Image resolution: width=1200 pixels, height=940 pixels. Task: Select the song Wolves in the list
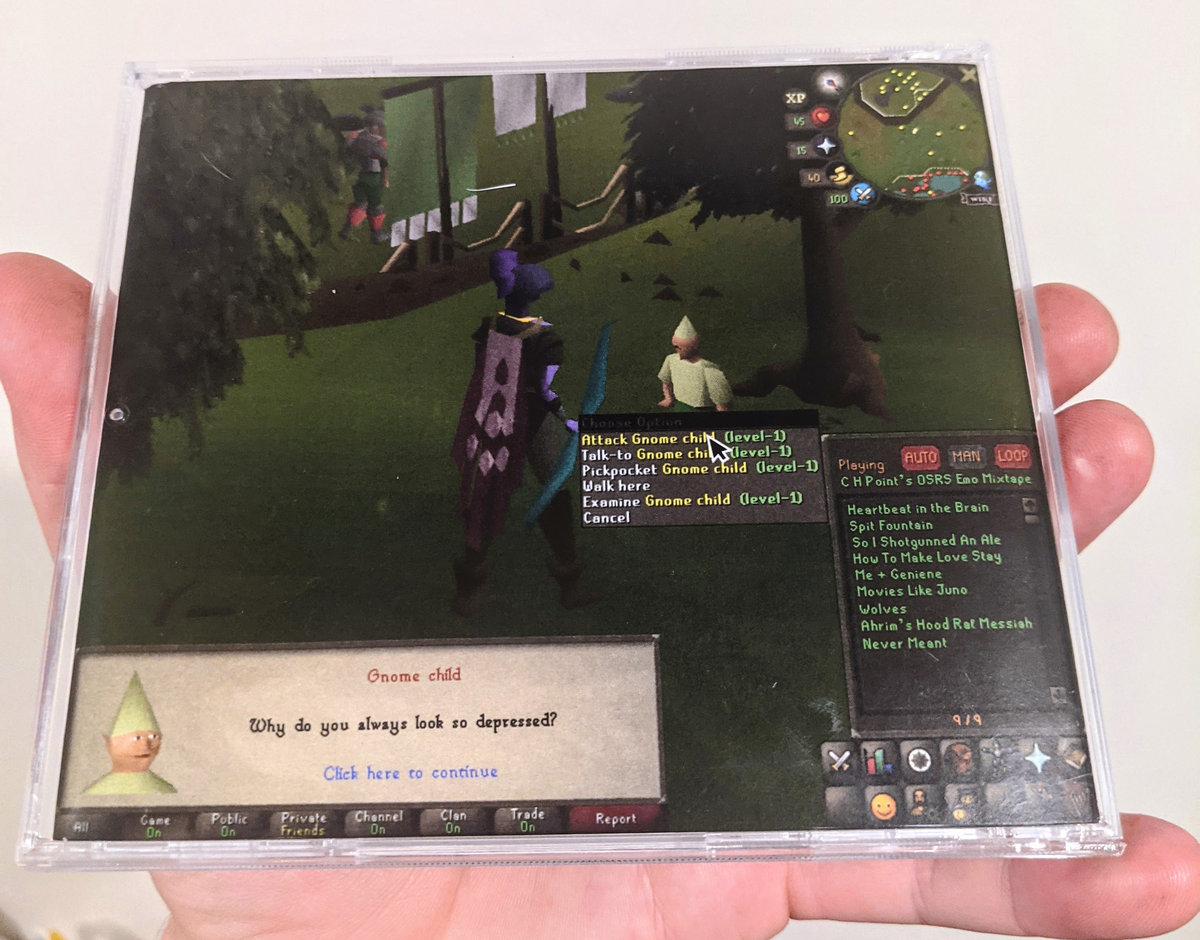[882, 608]
